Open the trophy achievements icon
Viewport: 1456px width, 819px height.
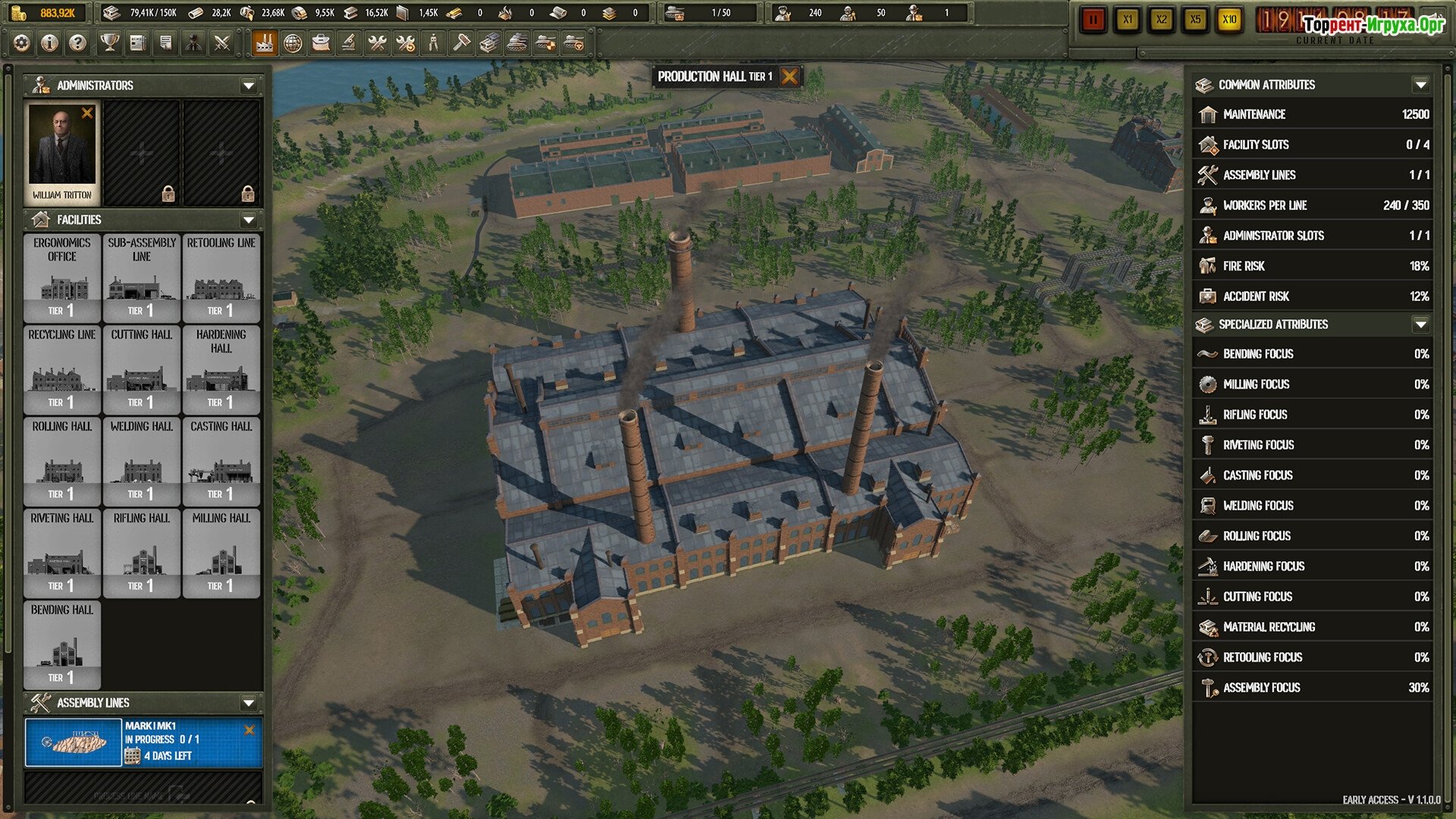tap(110, 43)
